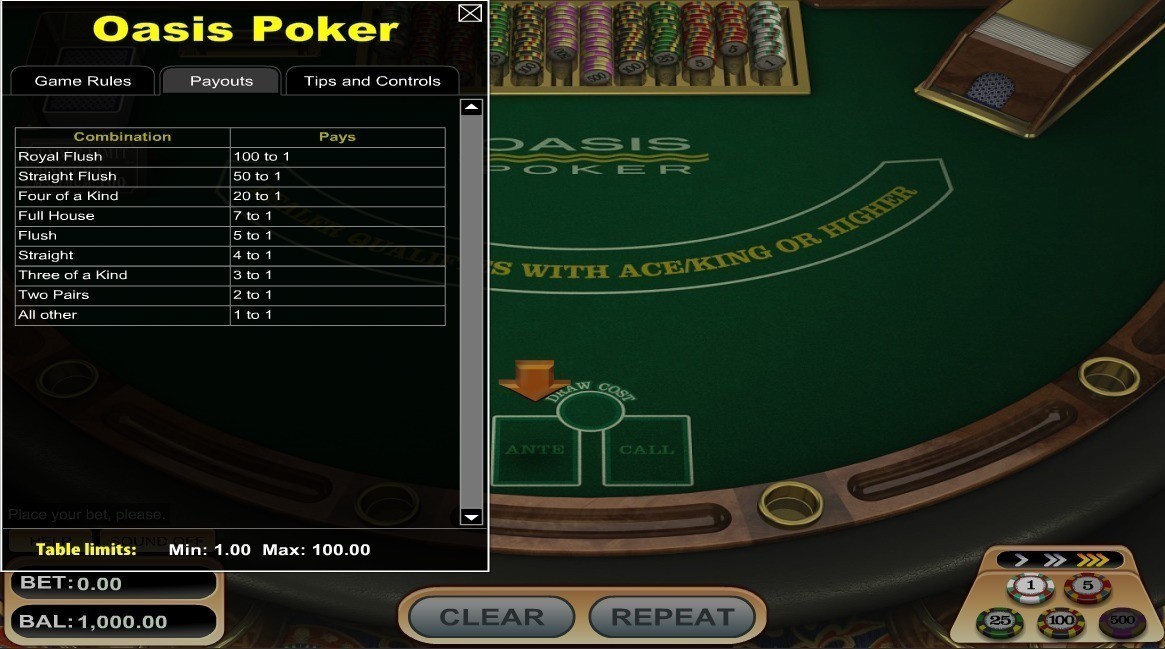The width and height of the screenshot is (1165, 649).
Task: Select the 1 value chip
Action: click(x=1030, y=587)
